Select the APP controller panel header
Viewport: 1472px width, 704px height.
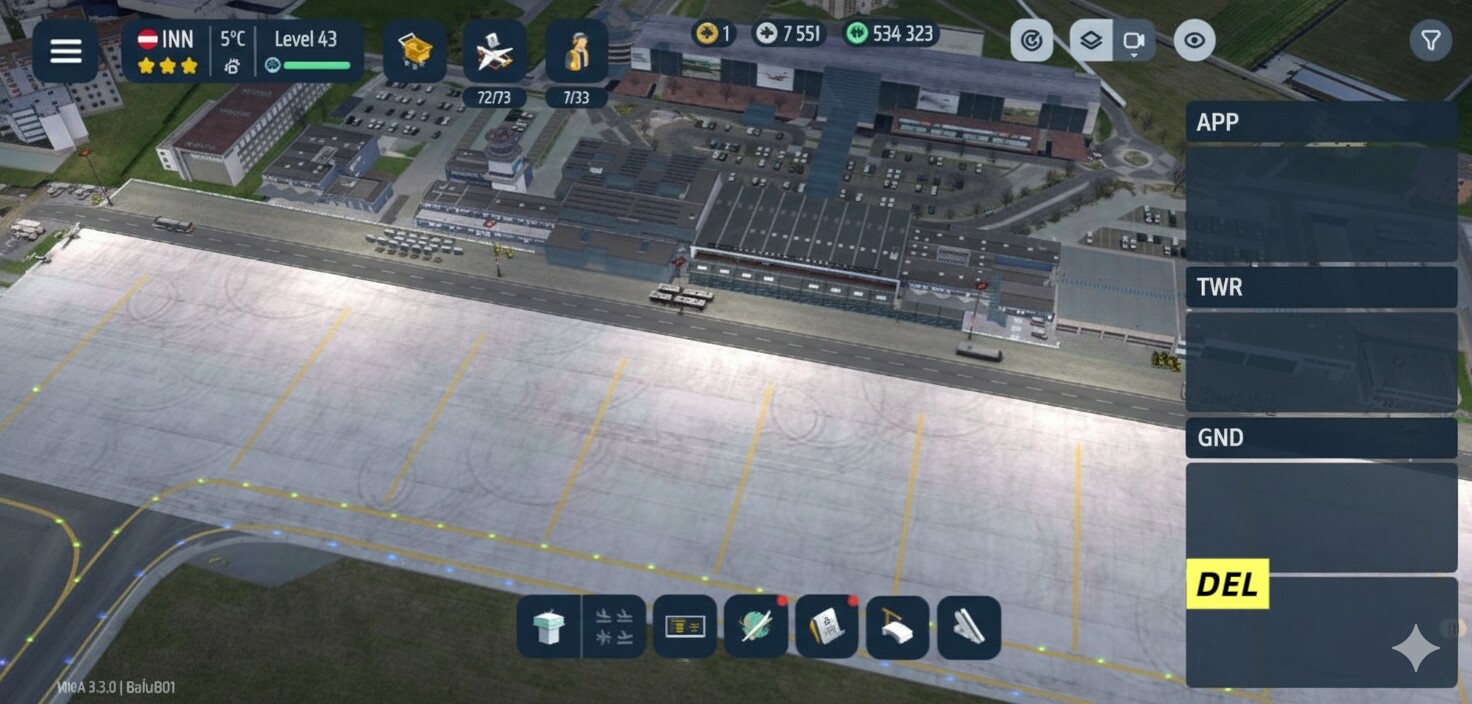1320,122
